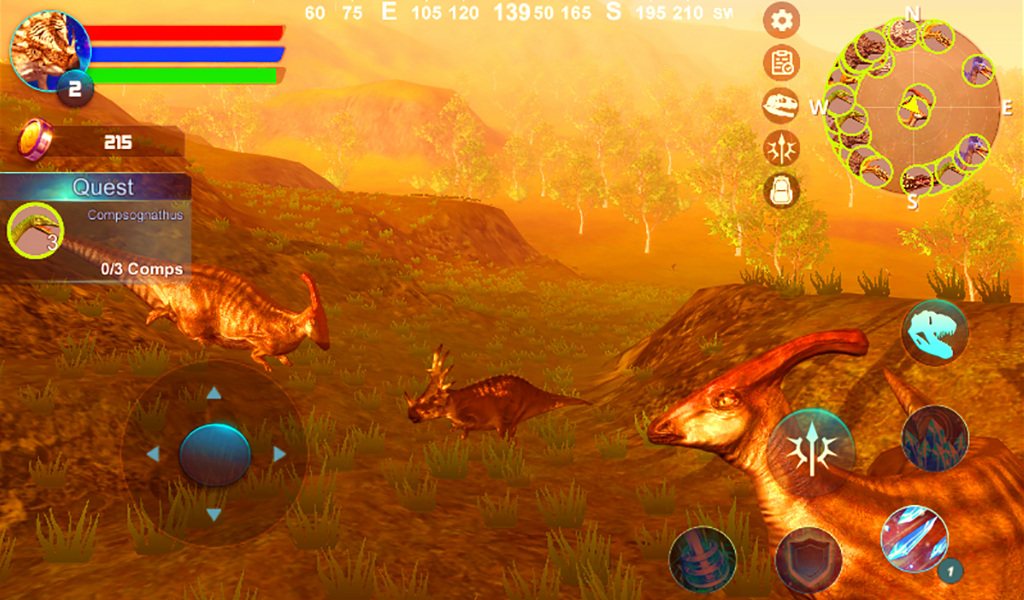The width and height of the screenshot is (1024, 600).
Task: Trigger the large trident attack button
Action: pos(811,452)
